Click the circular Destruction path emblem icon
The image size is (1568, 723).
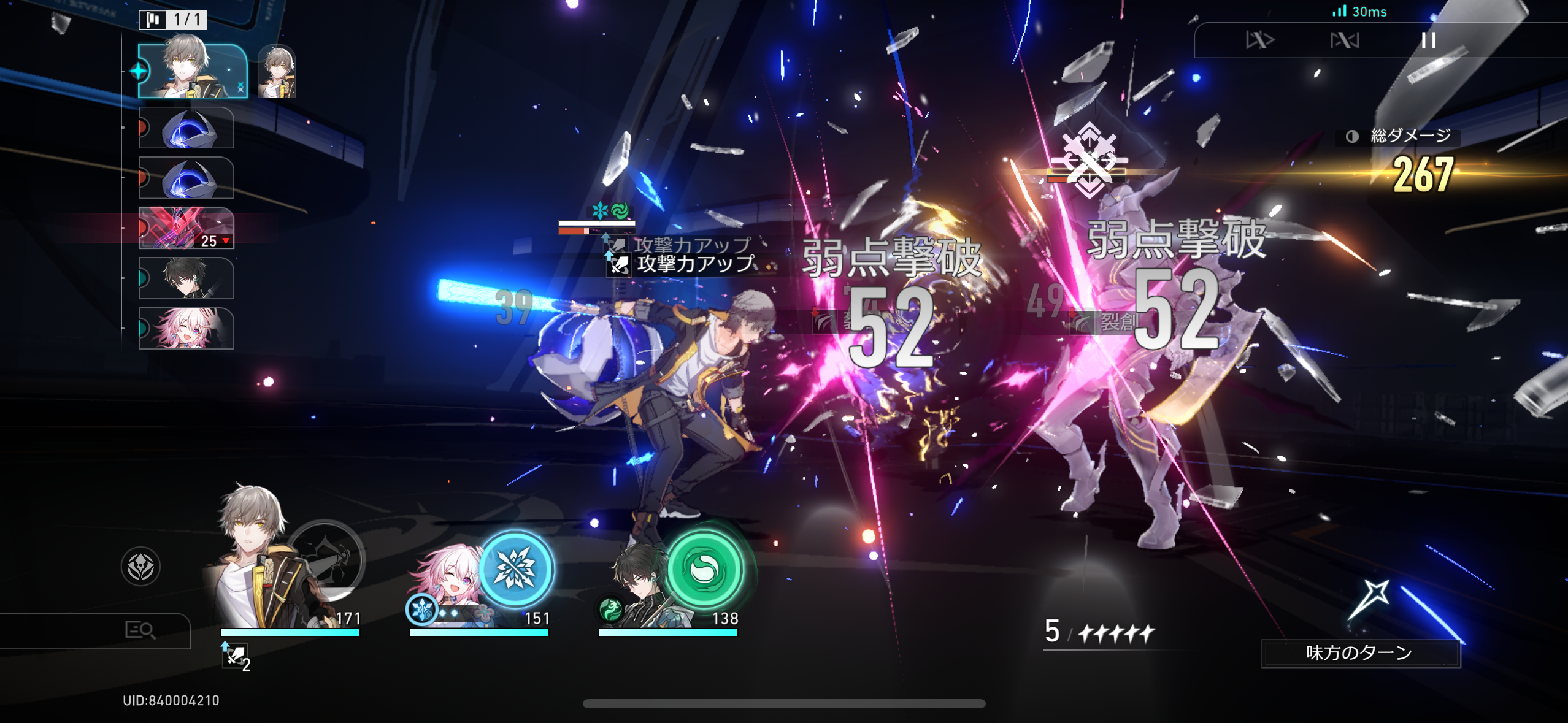tap(139, 567)
